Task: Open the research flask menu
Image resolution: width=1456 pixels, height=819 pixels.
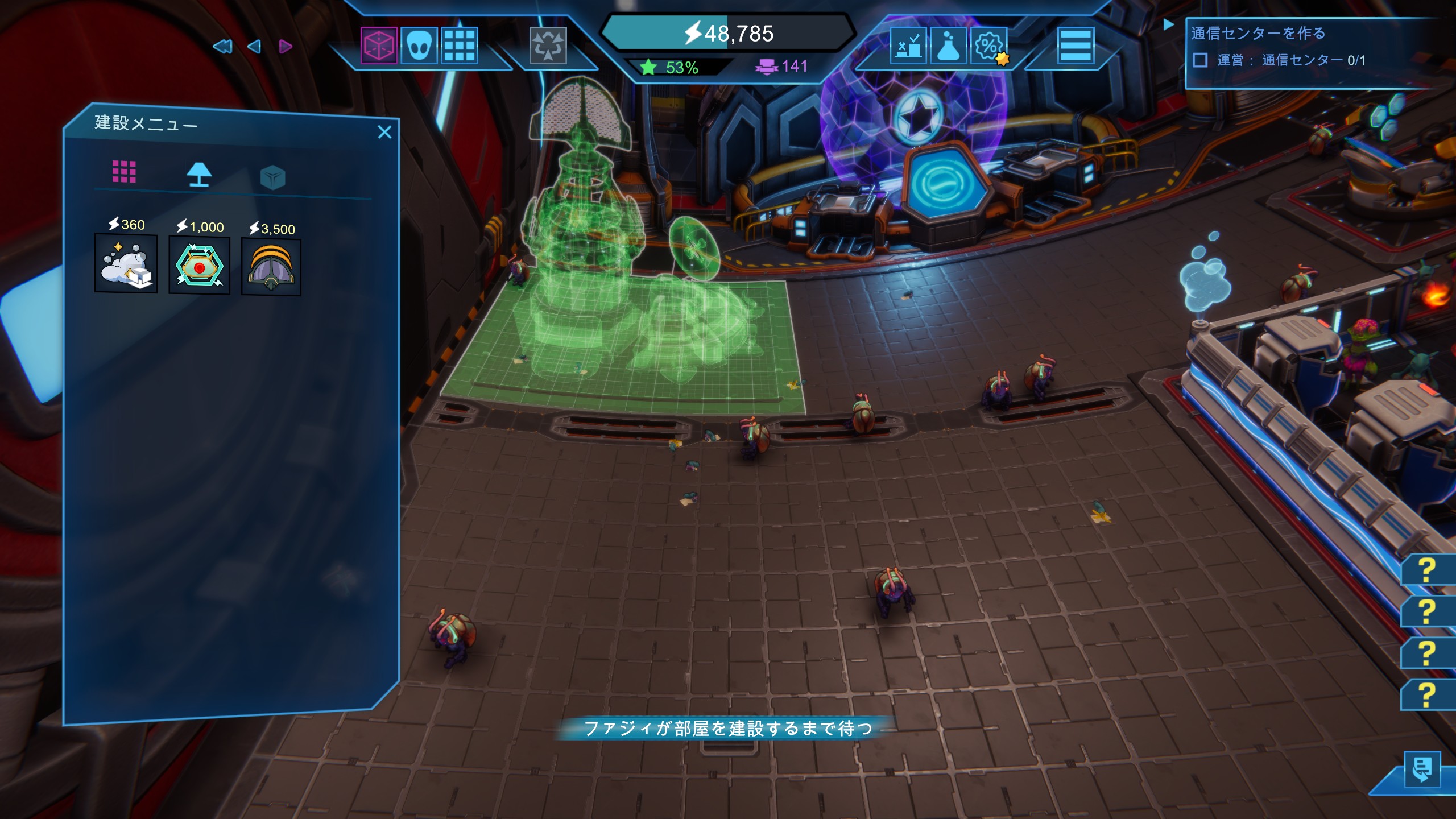Action: point(948,45)
